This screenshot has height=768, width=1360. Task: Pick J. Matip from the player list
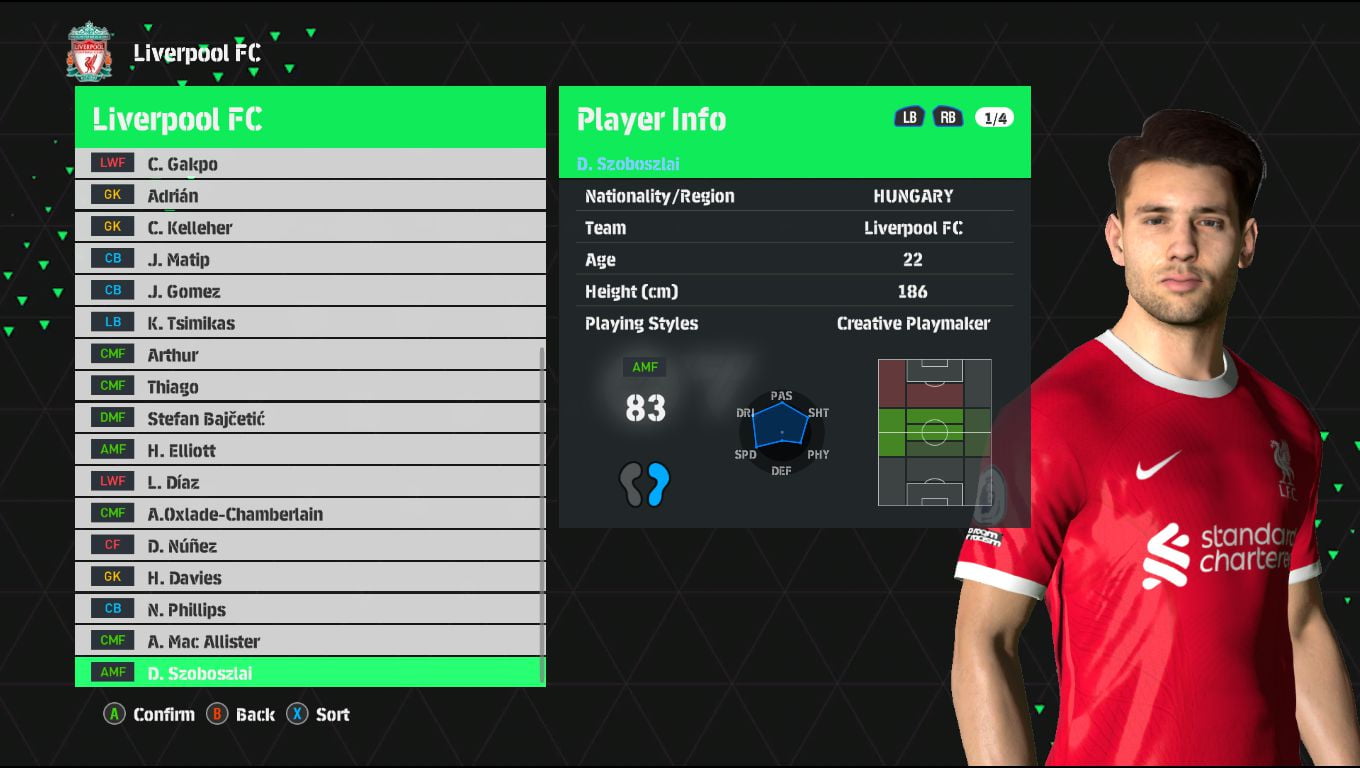click(x=310, y=260)
